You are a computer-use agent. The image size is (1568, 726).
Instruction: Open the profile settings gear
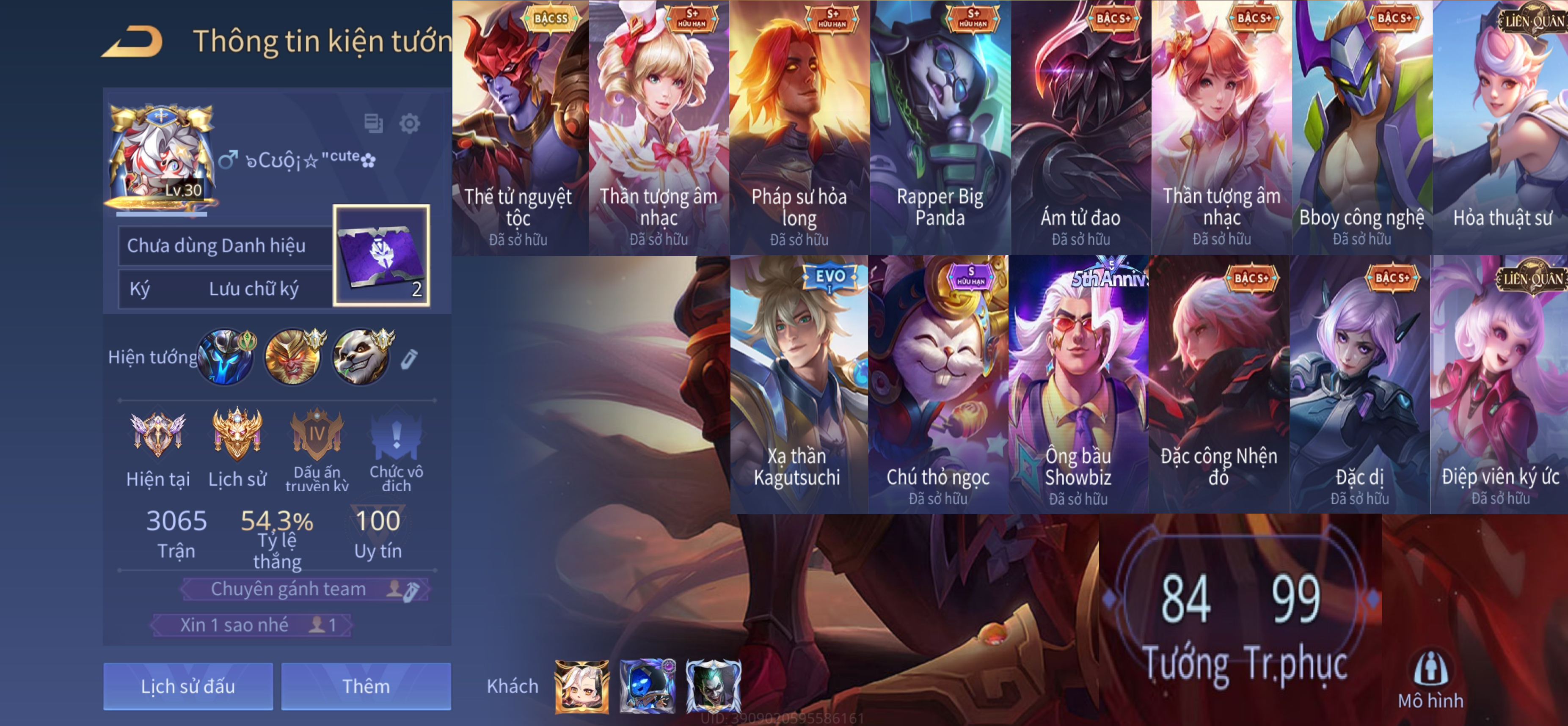(x=409, y=124)
